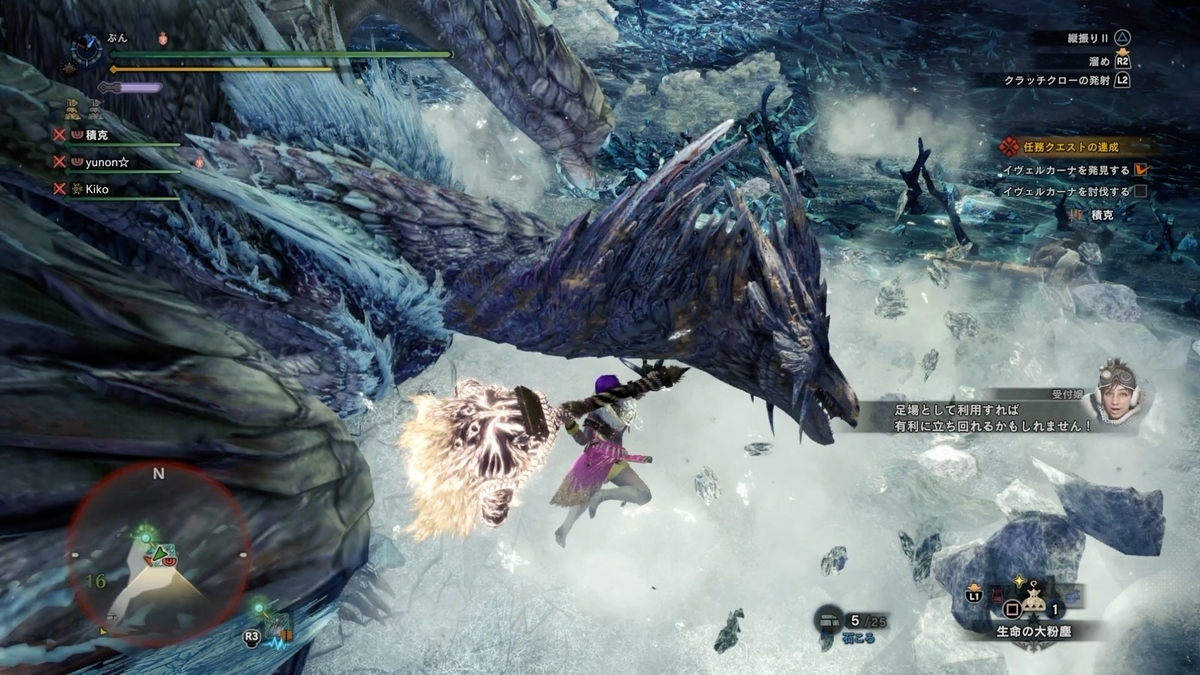The height and width of the screenshot is (675, 1200).
Task: Click the quest clock icon
Action: 88,49
